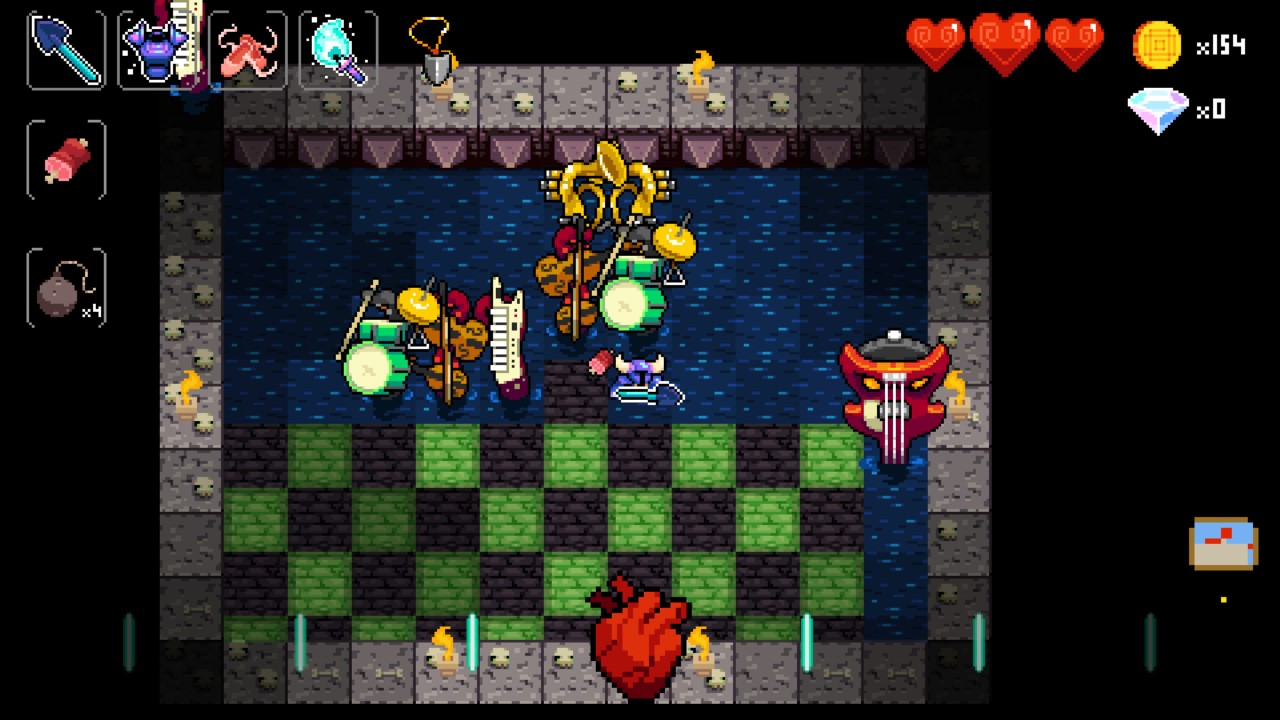Open the ham food item slot
Screen dimensions: 1280x720
pos(64,160)
